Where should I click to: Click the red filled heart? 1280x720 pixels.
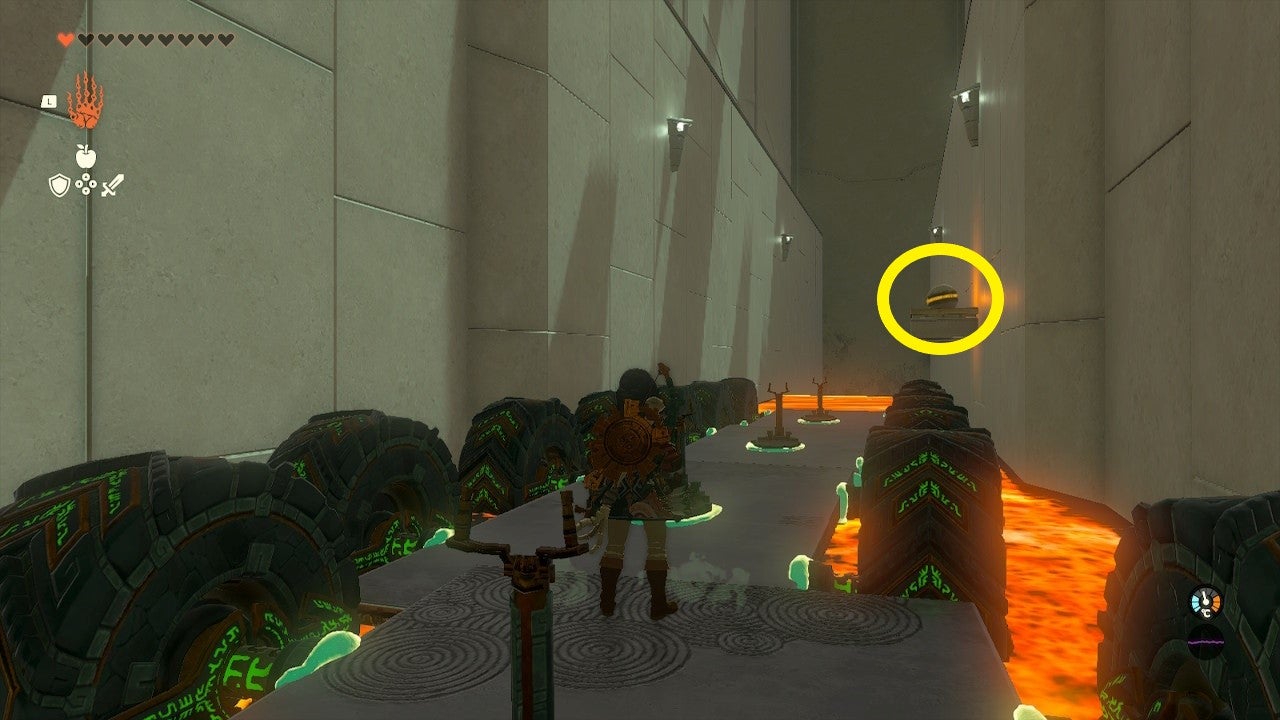pyautogui.click(x=64, y=38)
